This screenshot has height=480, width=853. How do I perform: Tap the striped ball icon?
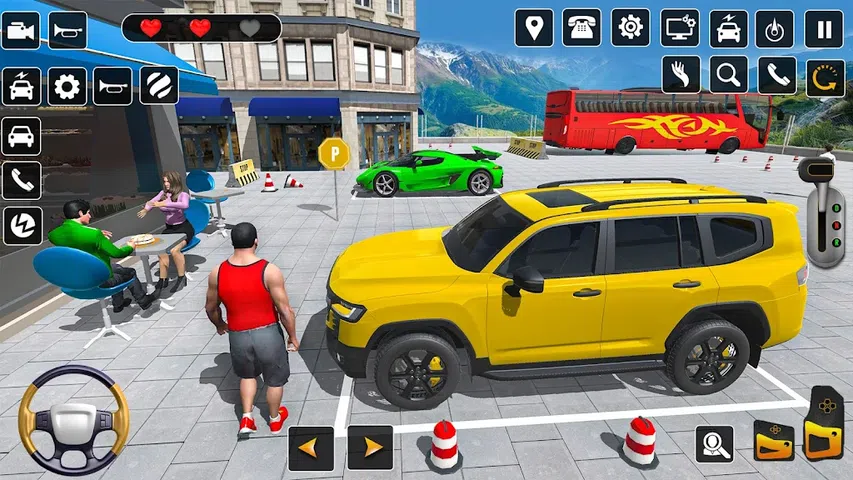(x=159, y=86)
